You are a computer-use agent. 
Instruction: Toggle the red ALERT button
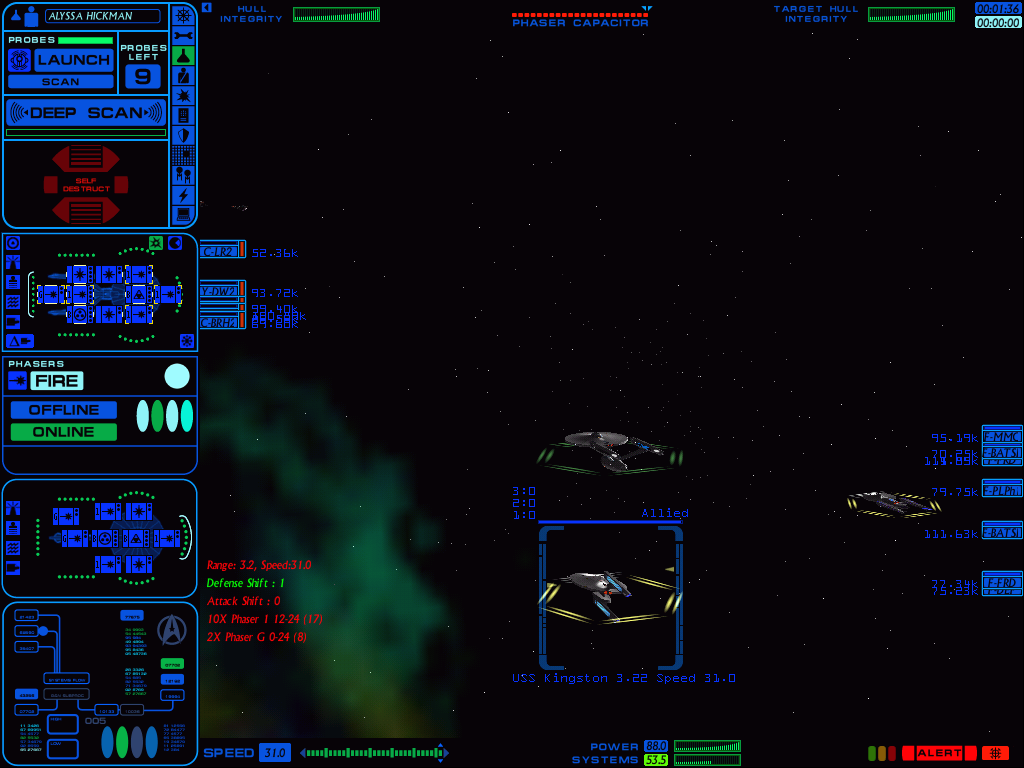tap(939, 753)
